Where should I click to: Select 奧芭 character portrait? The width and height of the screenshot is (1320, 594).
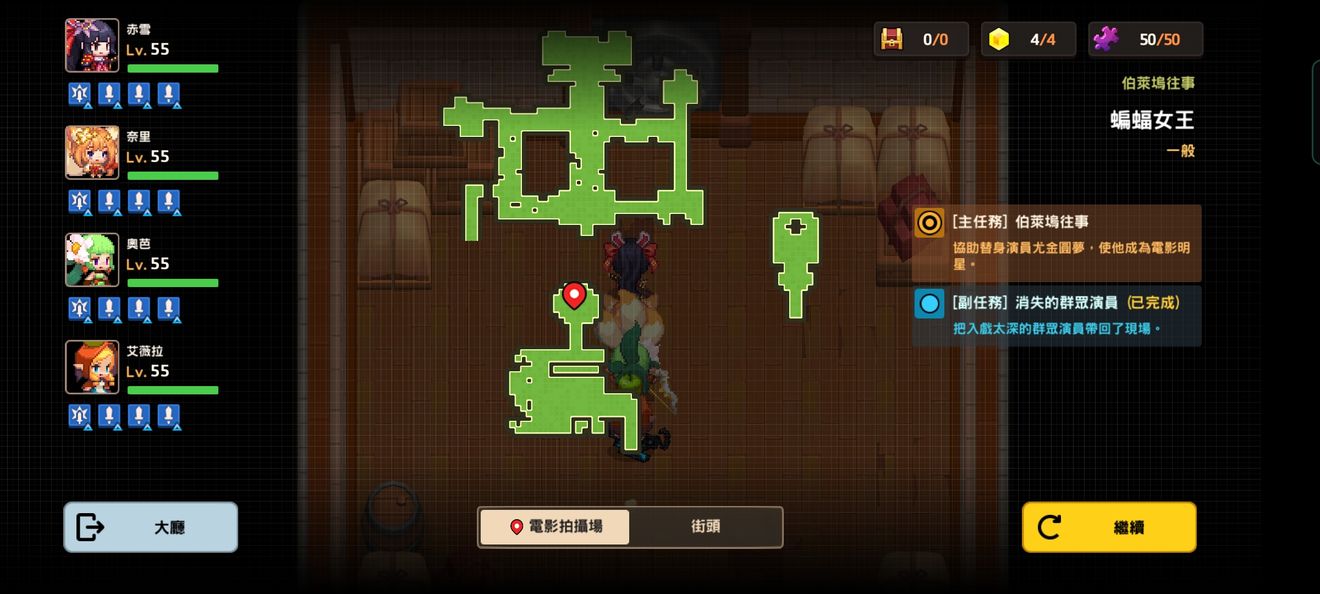[x=92, y=260]
